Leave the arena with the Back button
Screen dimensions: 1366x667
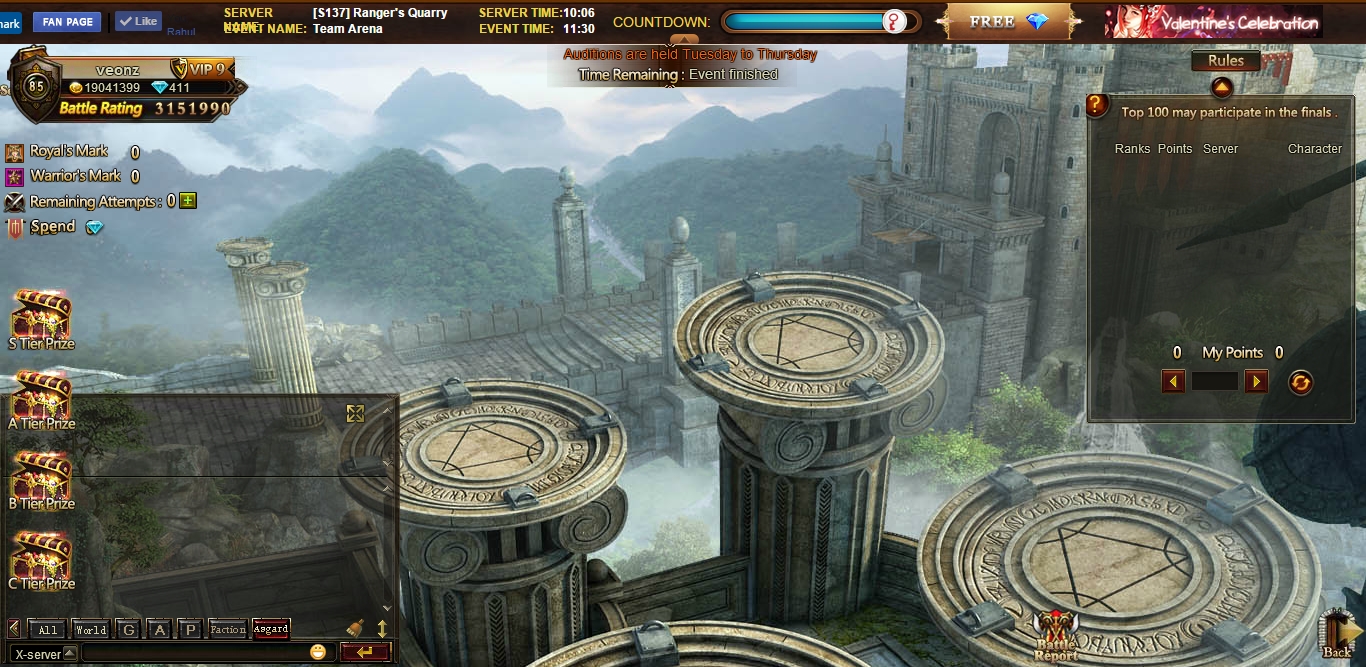coord(1336,634)
